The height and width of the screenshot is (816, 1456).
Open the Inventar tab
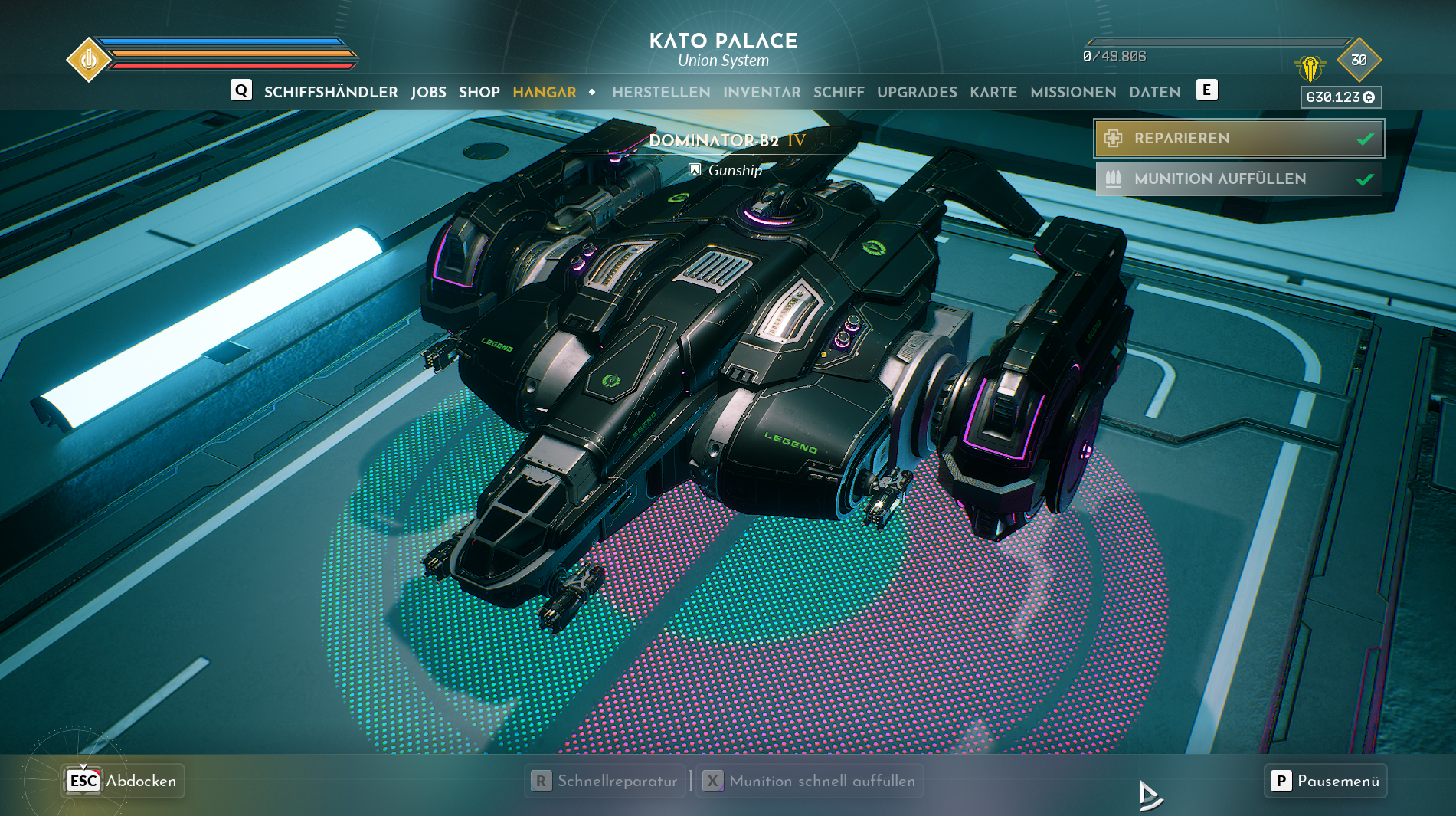click(761, 92)
